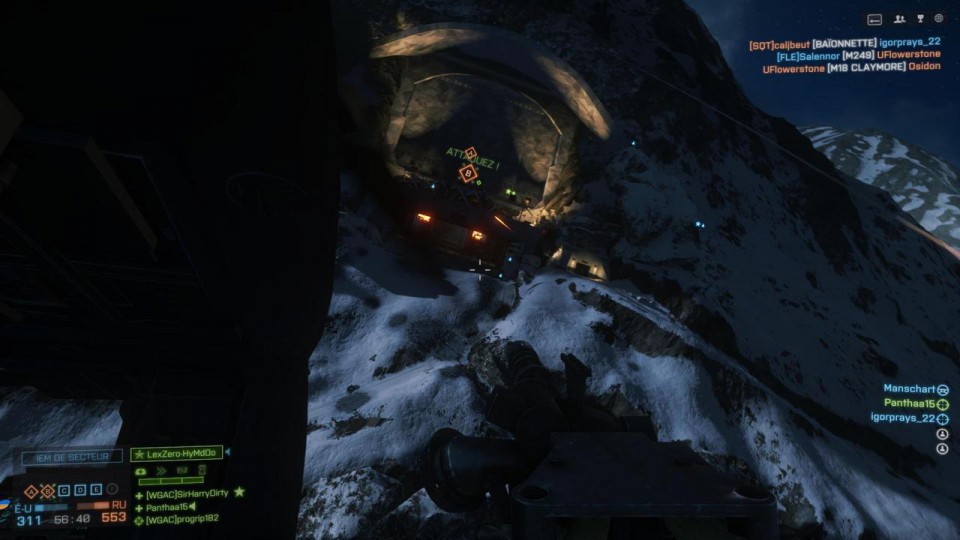This screenshot has width=960, height=540.
Task: Select squad leader LexZero-HyMdOo
Action: [180, 454]
